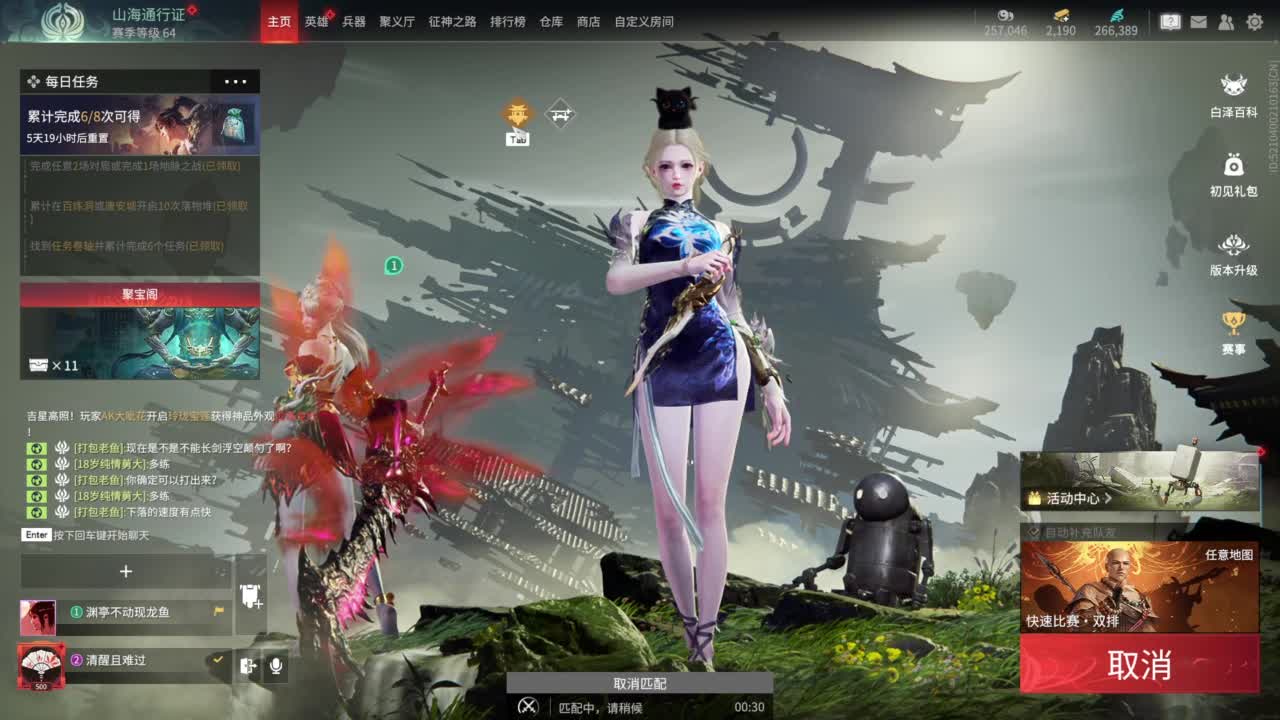Expand the 每日任务 panel options via ...
This screenshot has height=720, width=1280.
237,81
